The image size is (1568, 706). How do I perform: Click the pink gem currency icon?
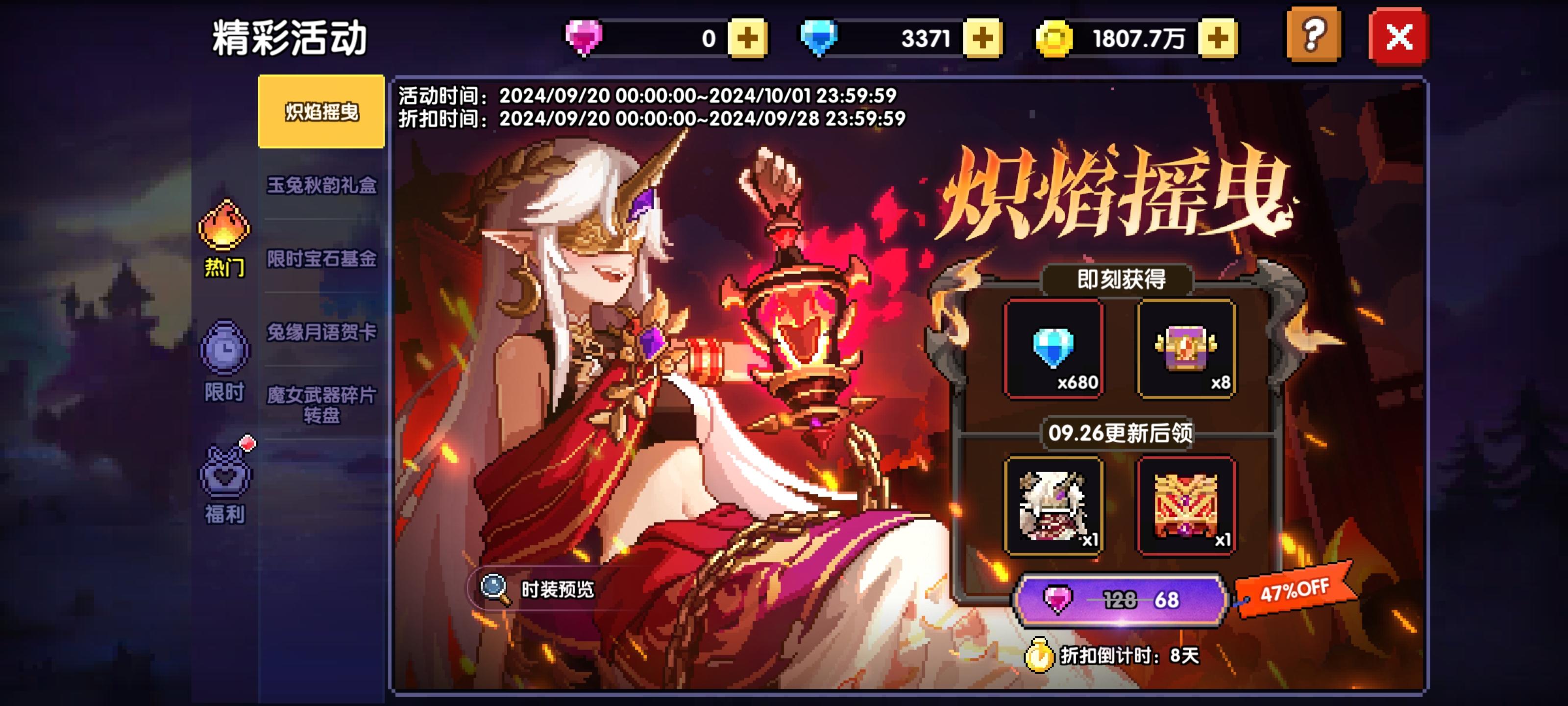pos(584,38)
